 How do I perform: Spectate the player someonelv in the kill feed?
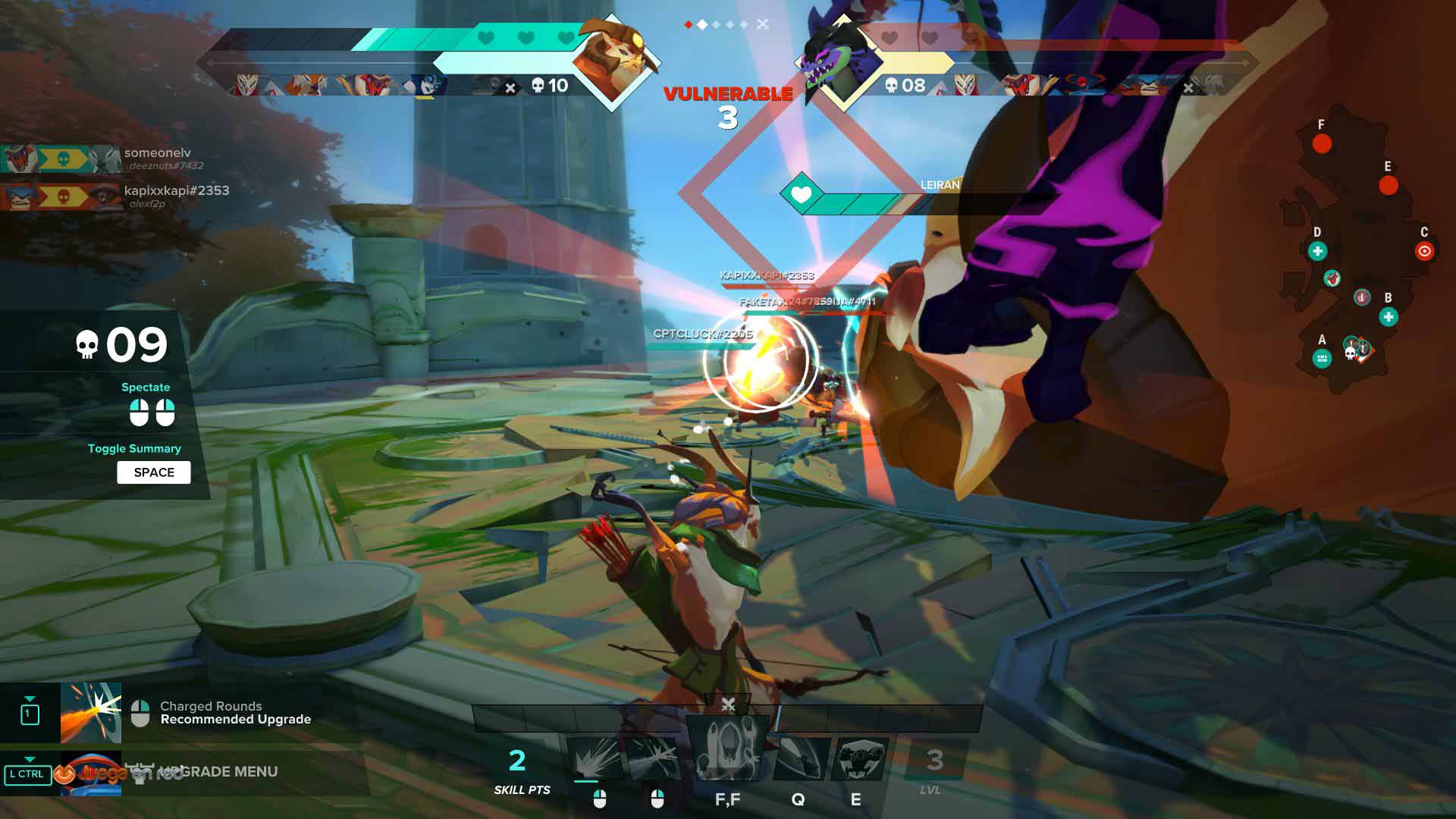(157, 153)
